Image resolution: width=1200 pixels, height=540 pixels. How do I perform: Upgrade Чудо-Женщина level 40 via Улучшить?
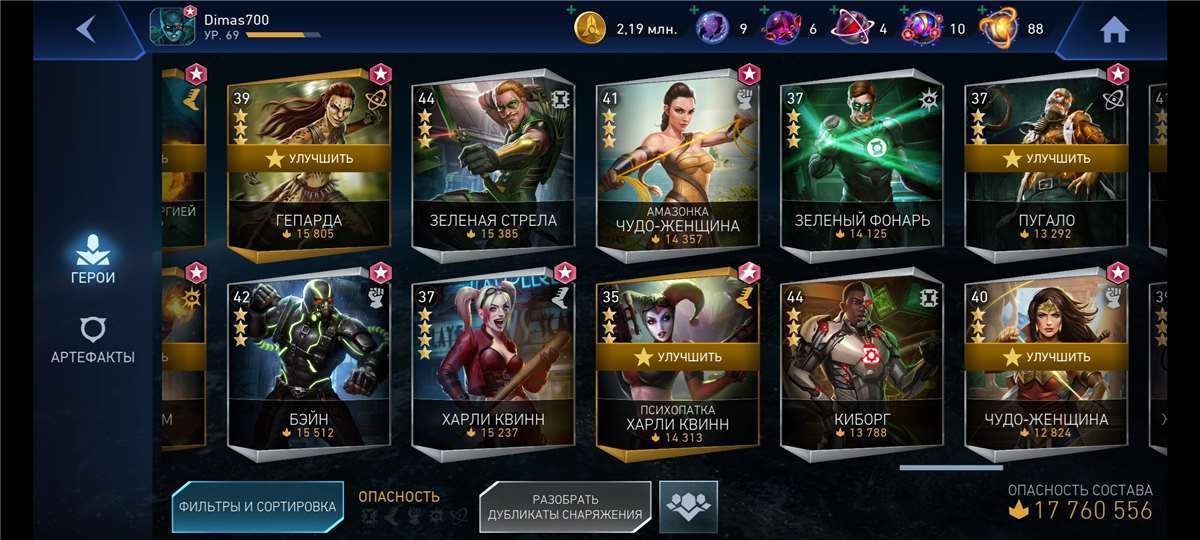(x=1046, y=357)
